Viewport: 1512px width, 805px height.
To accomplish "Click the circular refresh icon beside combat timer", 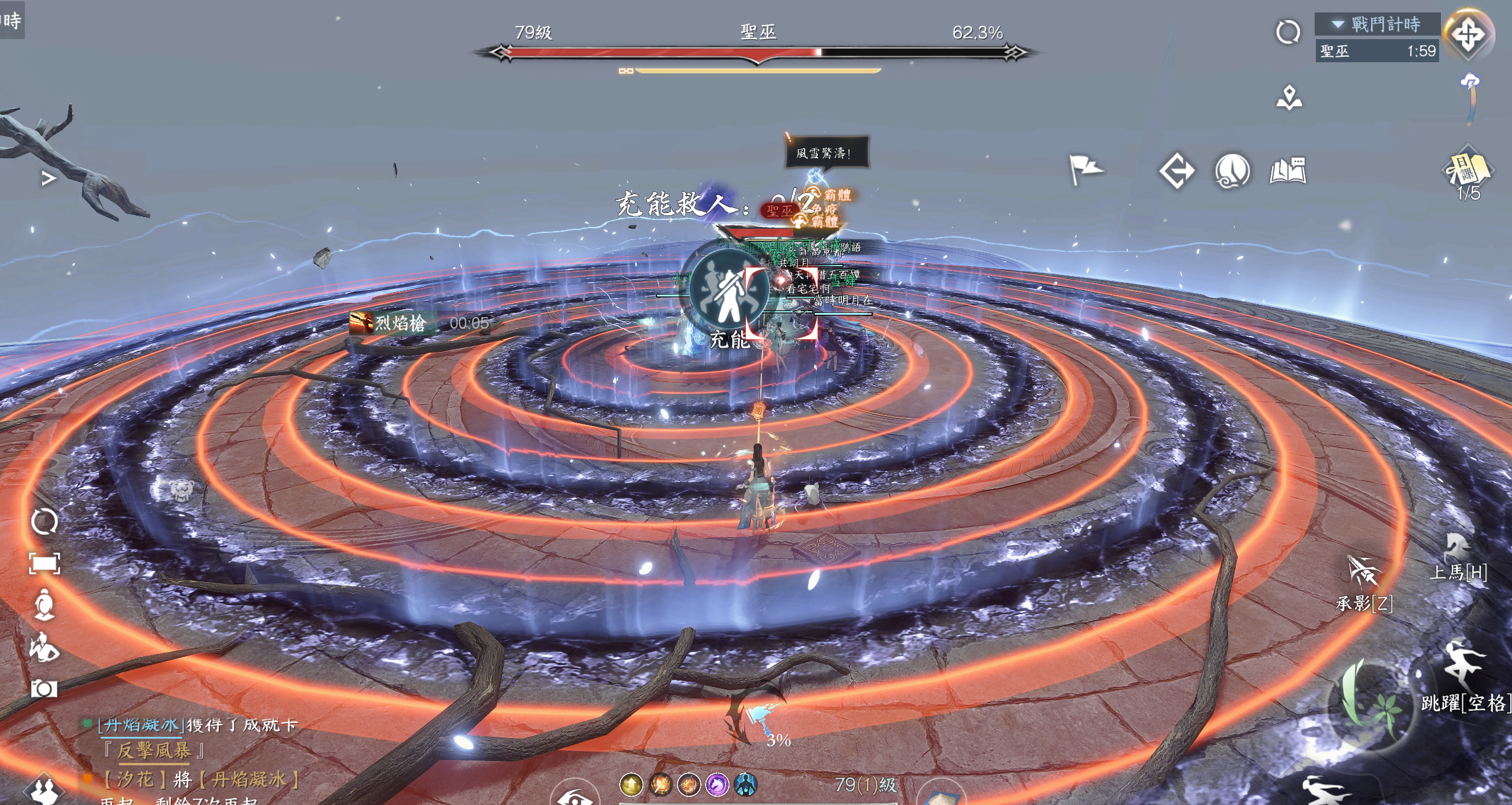I will pyautogui.click(x=1287, y=32).
